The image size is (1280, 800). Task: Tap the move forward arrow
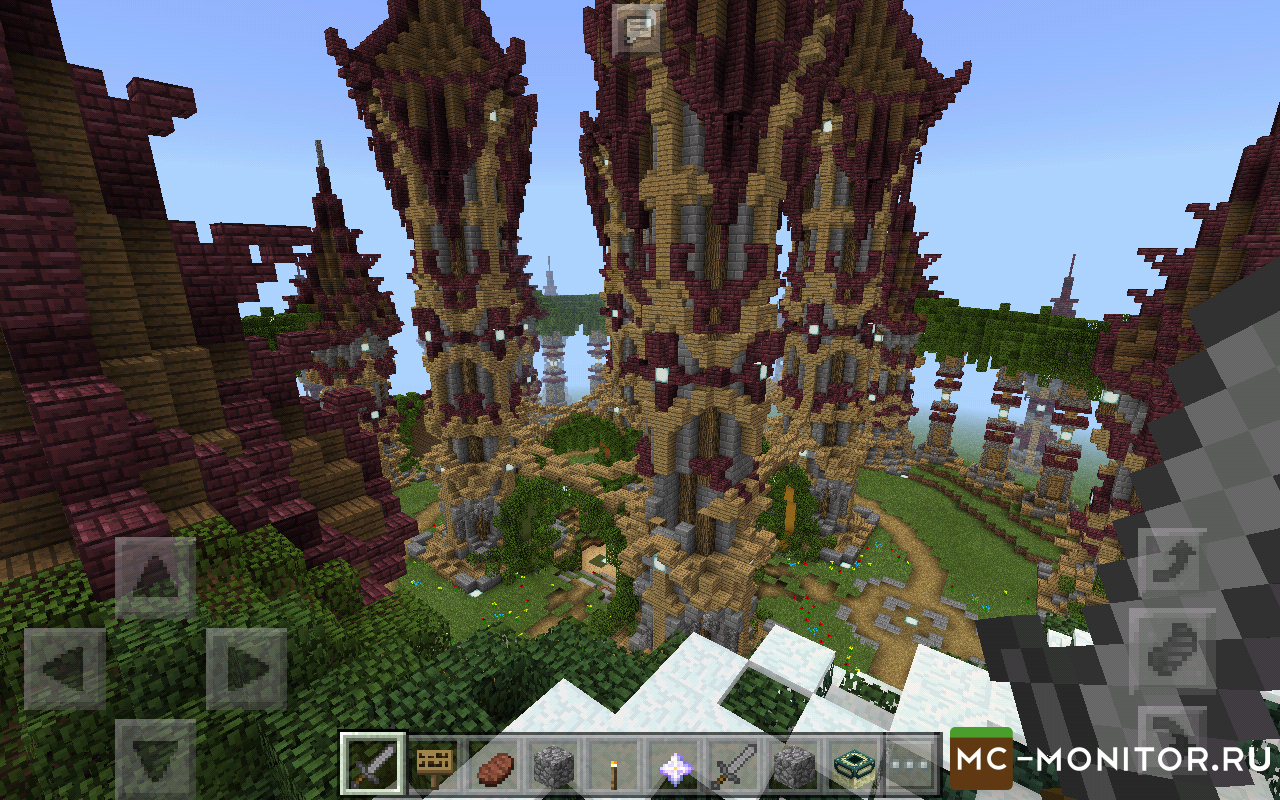click(155, 578)
